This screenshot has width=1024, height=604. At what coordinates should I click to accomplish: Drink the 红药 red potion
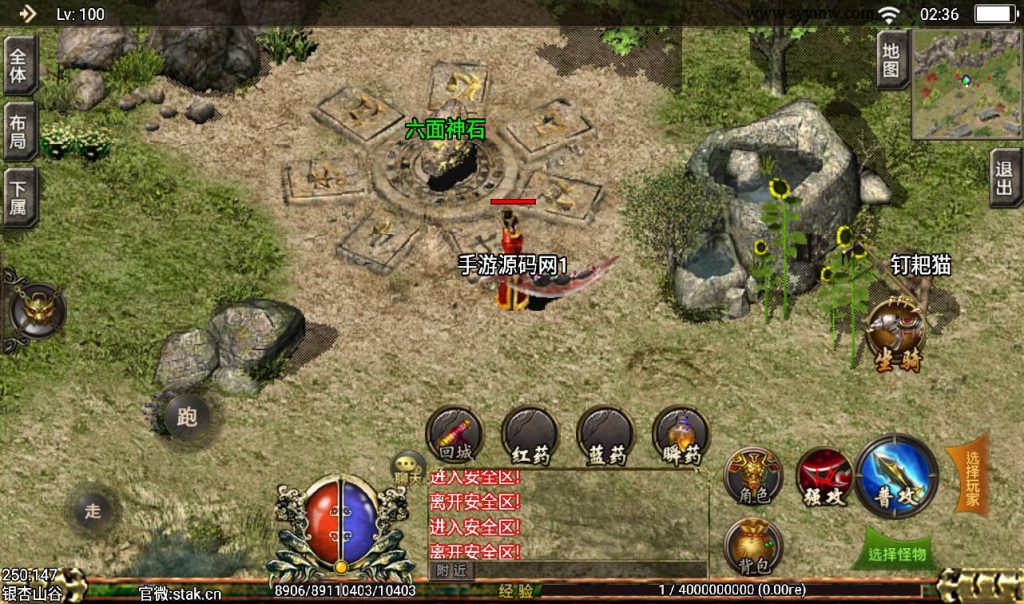pos(530,435)
